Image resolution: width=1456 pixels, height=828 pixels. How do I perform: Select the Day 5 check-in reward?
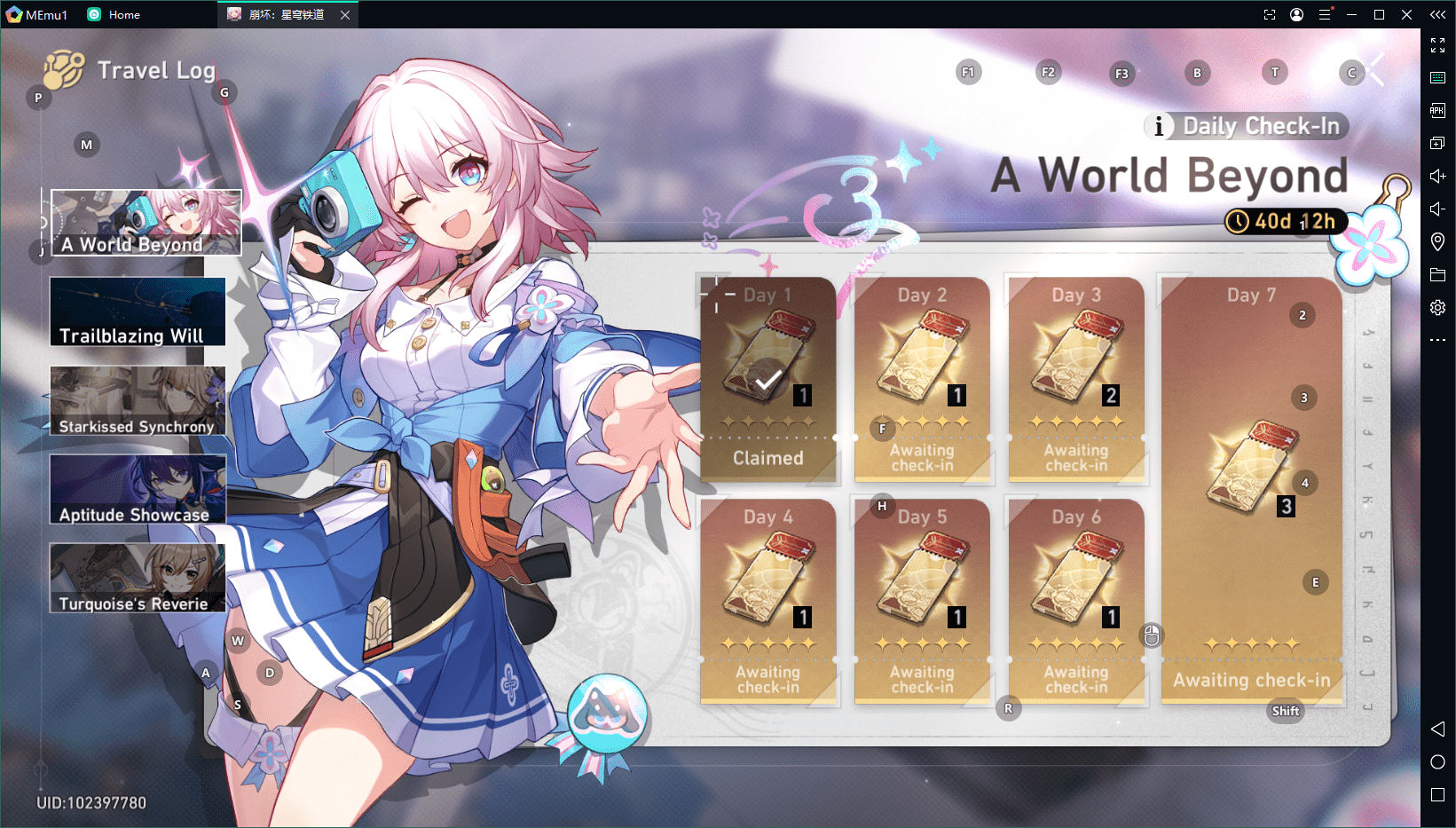coord(922,602)
